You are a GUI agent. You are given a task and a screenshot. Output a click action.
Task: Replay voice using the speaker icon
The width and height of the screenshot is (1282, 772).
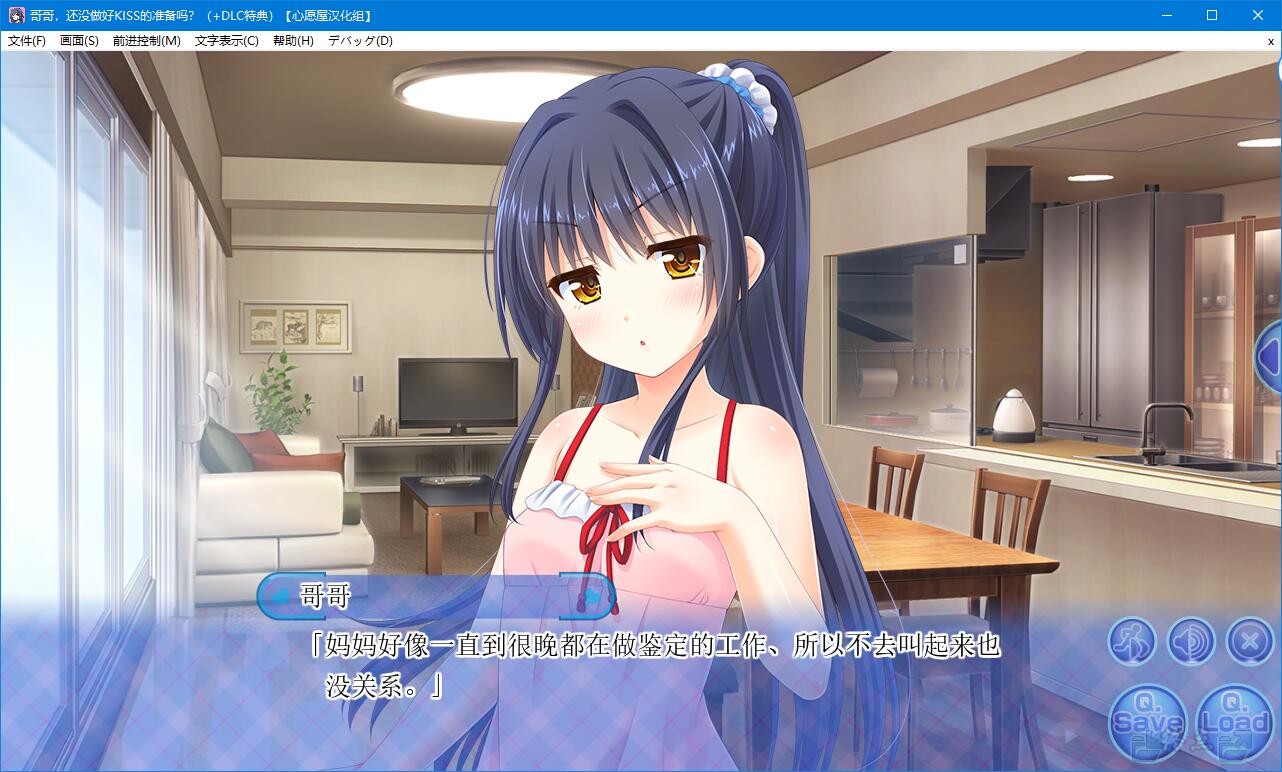pyautogui.click(x=1189, y=641)
